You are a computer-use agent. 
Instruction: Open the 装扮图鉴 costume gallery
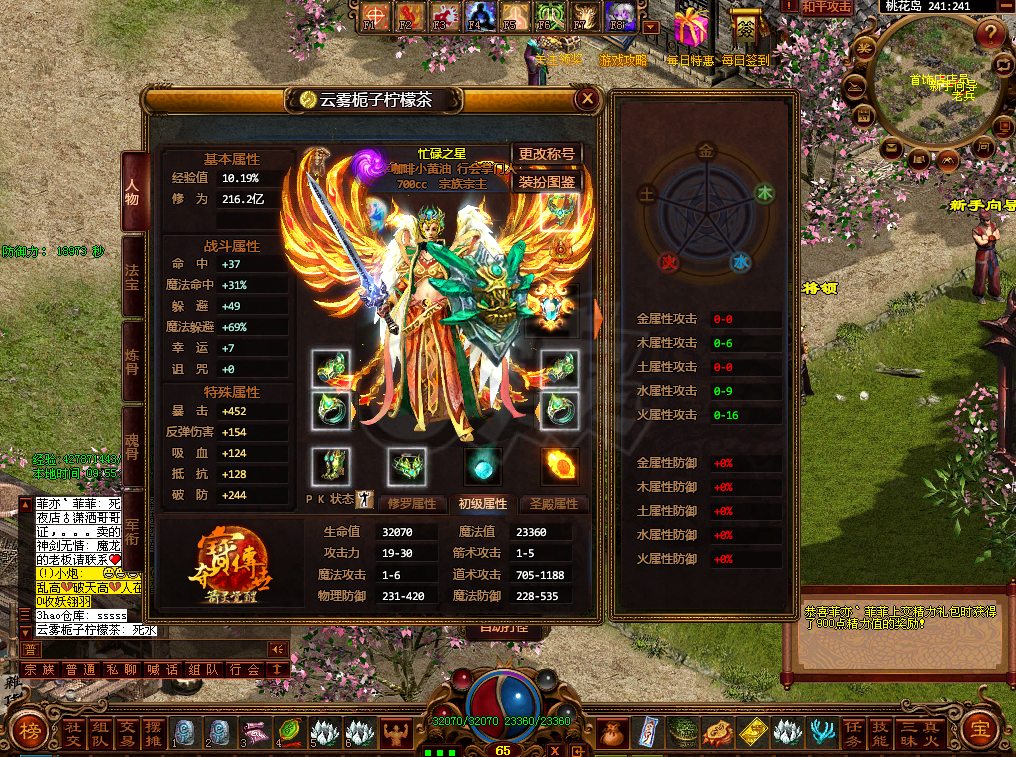[x=547, y=182]
